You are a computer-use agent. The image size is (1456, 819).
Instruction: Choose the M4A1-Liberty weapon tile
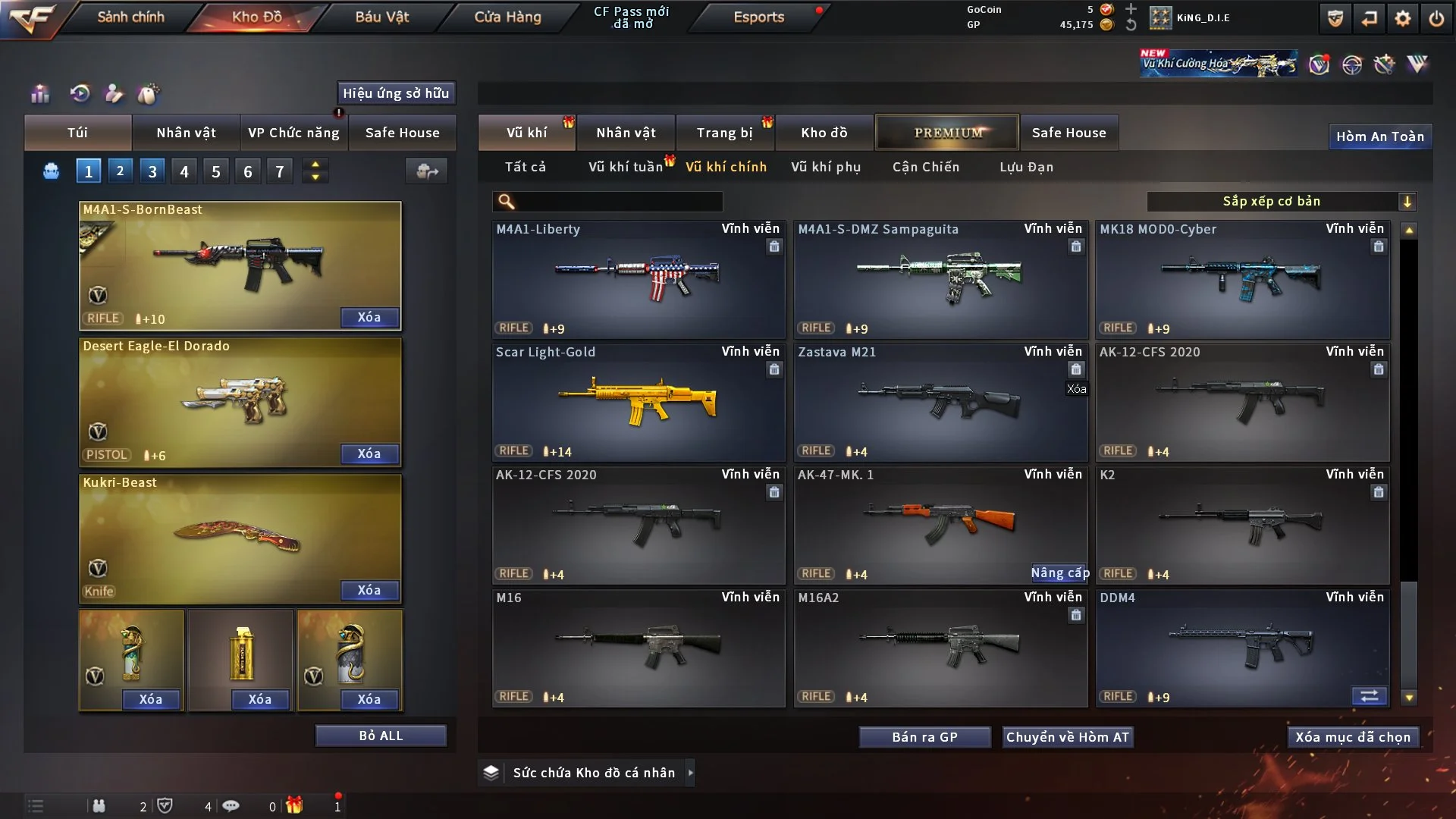[638, 279]
